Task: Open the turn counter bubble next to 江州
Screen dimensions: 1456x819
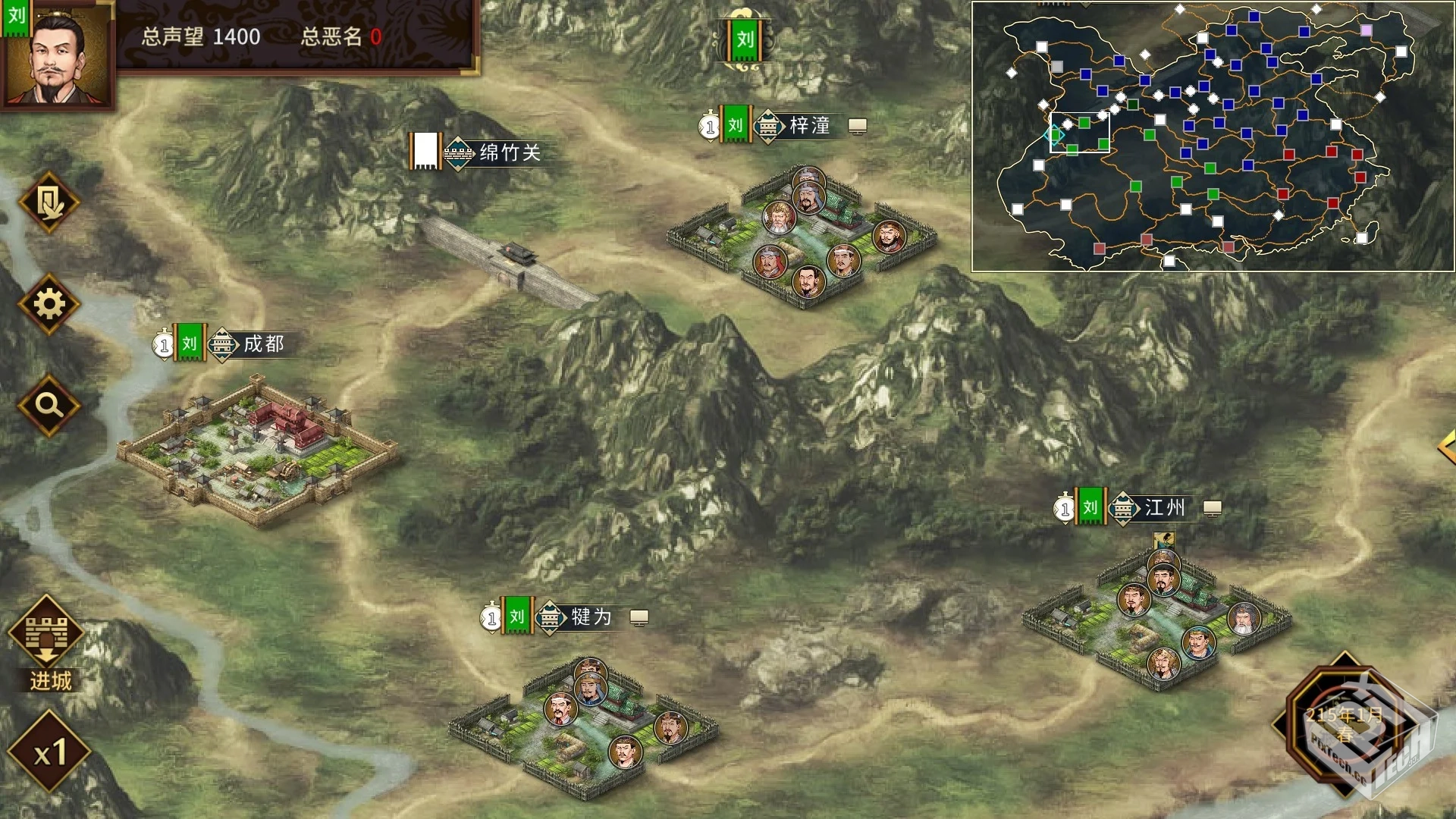Action: [x=1064, y=509]
